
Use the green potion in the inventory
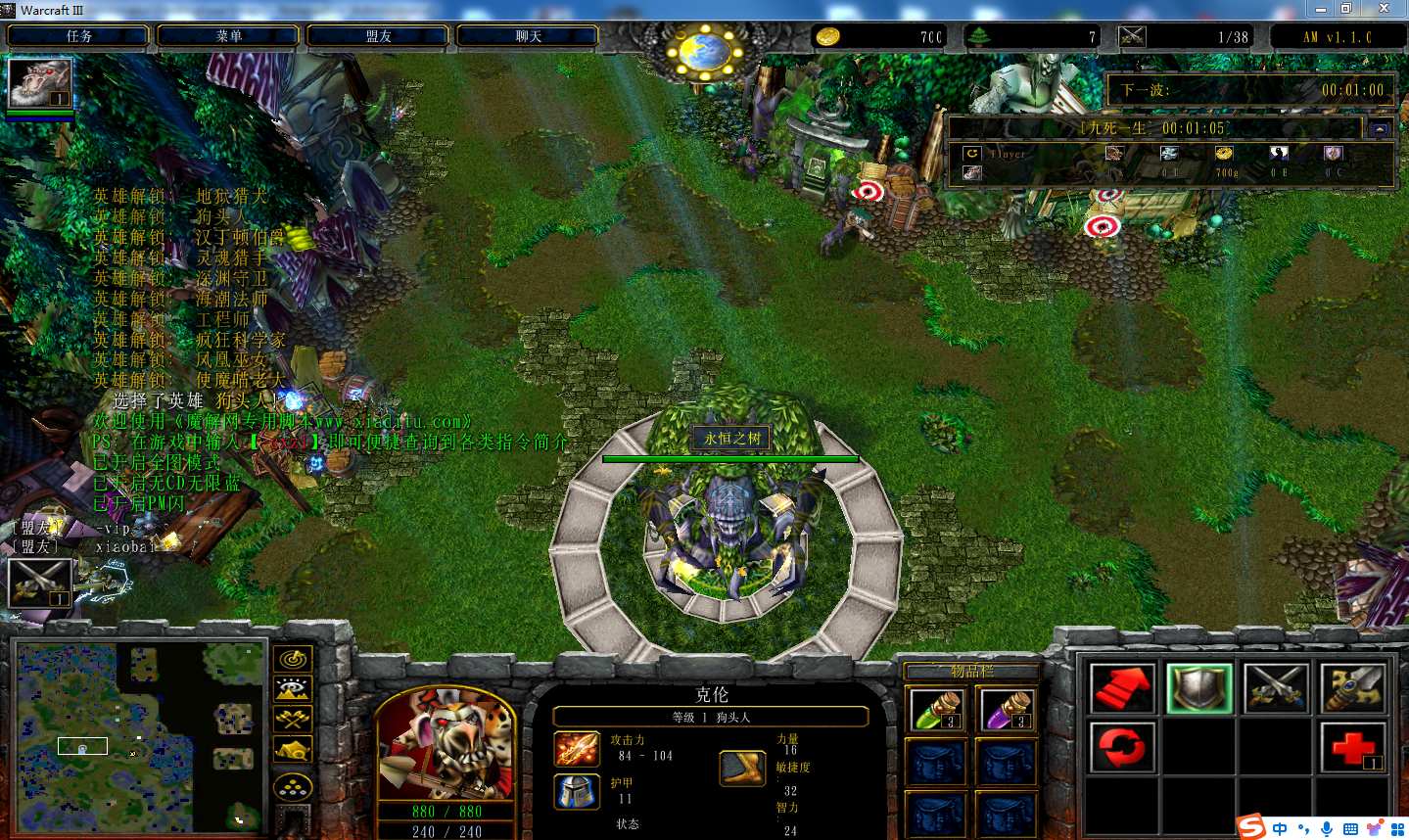point(937,709)
